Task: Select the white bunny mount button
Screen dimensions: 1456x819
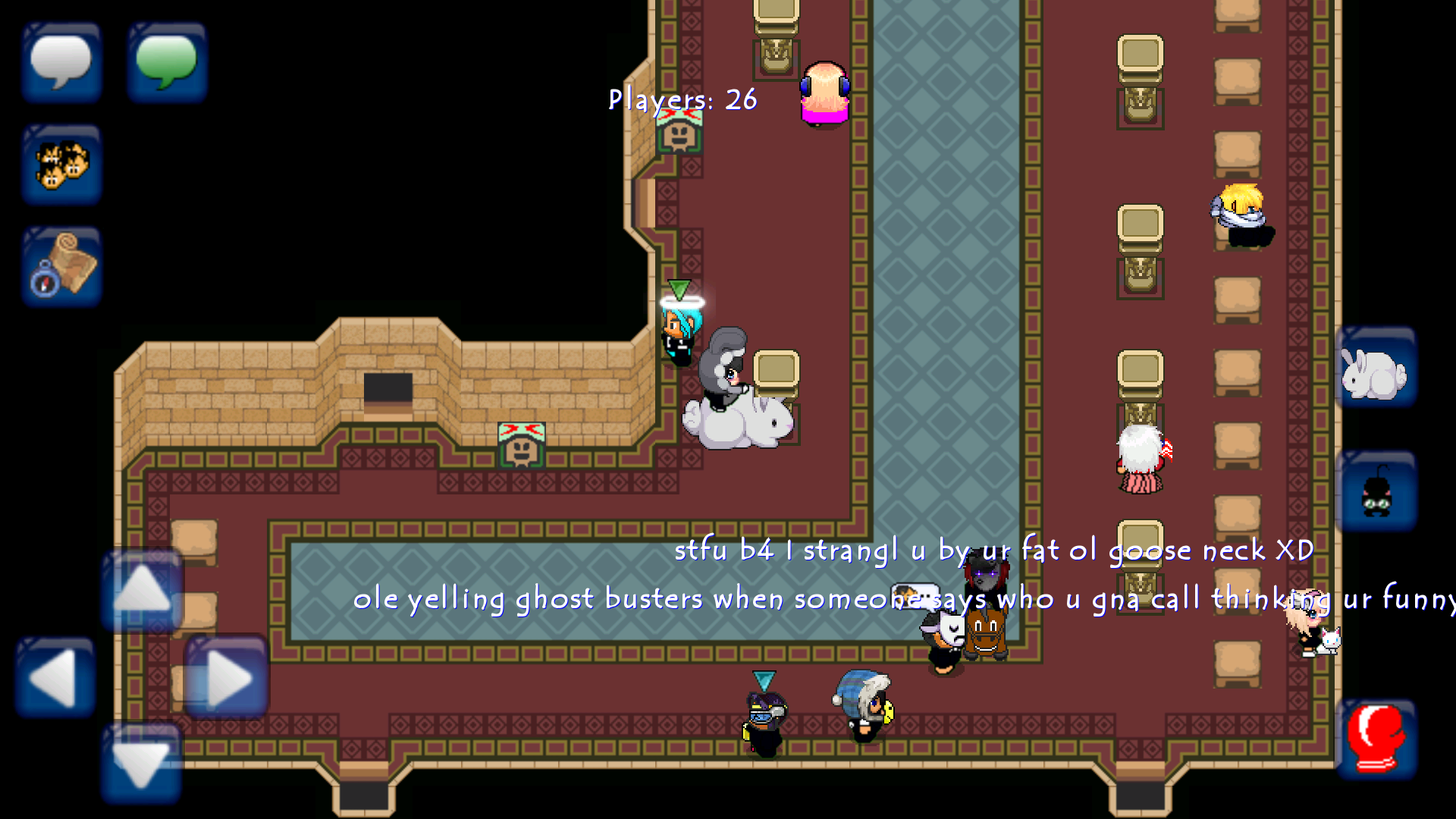Action: coord(1376,369)
